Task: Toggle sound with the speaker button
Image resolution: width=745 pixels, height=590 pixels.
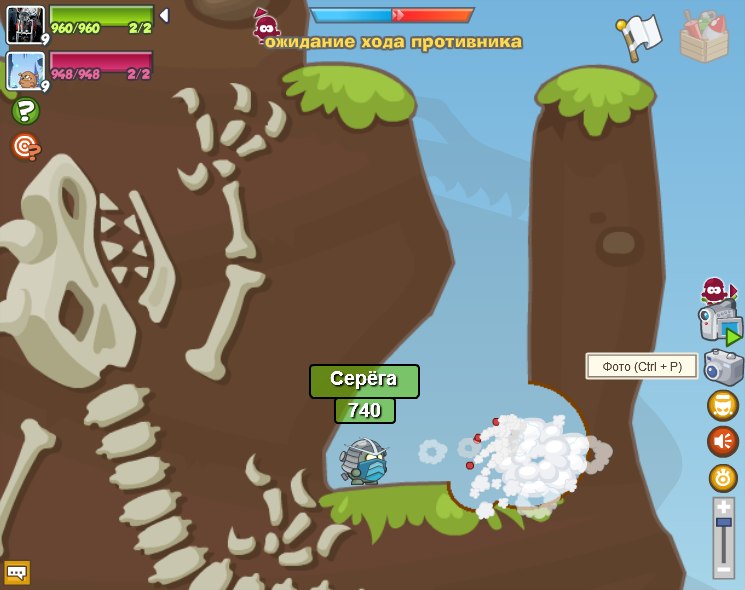Action: [723, 441]
